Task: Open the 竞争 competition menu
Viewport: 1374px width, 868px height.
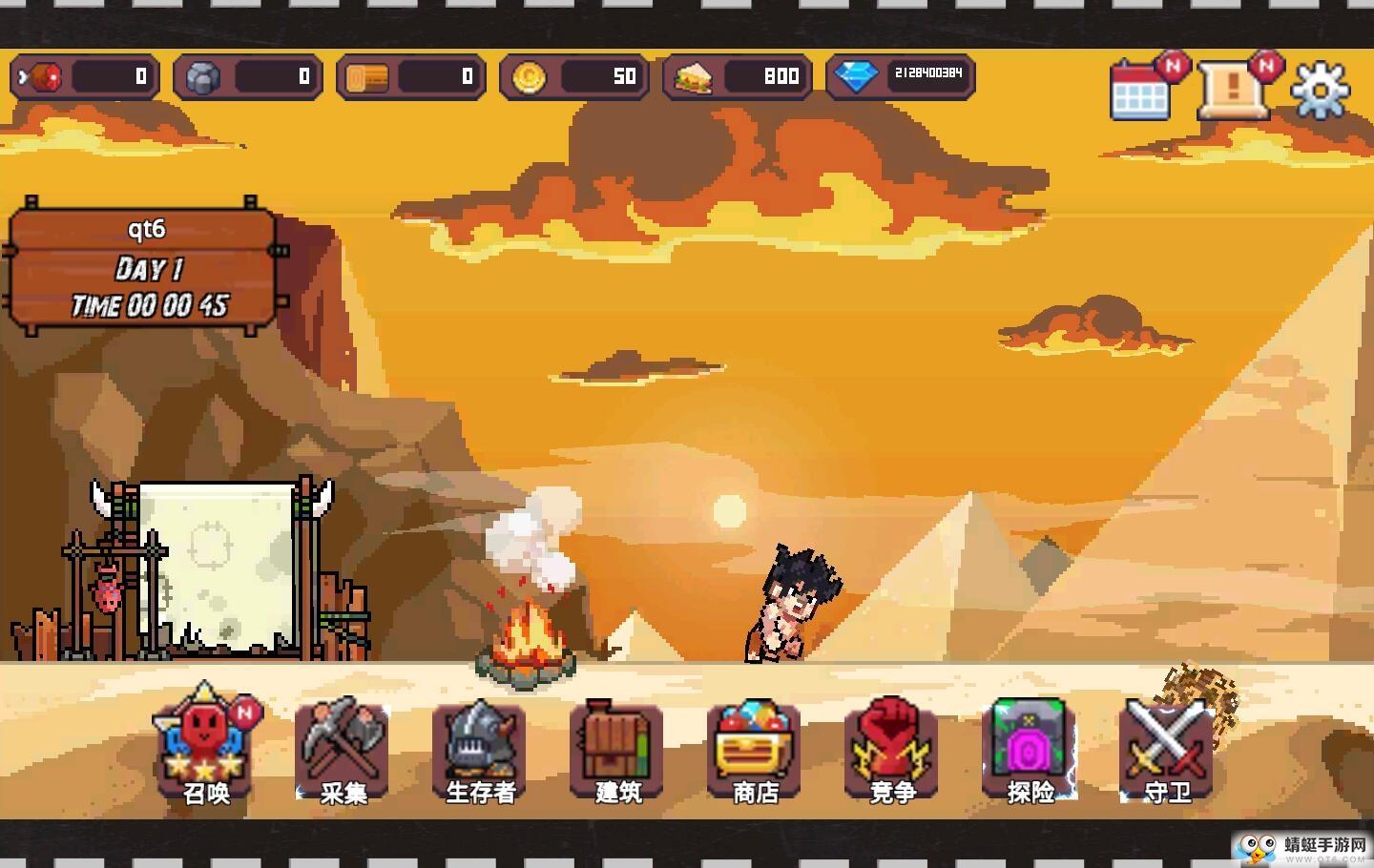Action: [x=892, y=750]
